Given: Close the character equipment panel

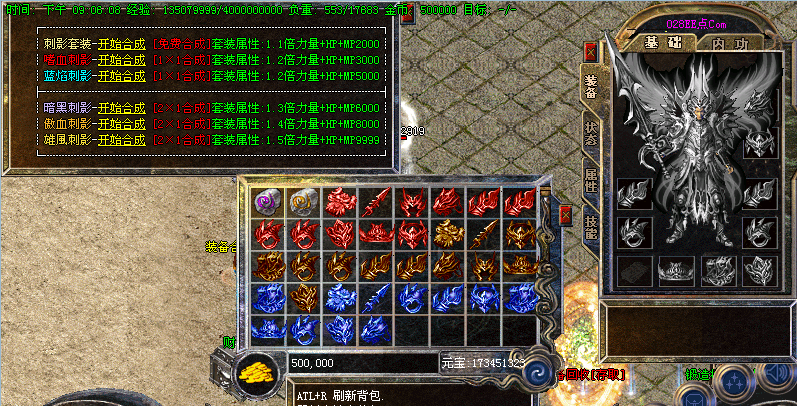Looking at the screenshot, I should pos(591,51).
